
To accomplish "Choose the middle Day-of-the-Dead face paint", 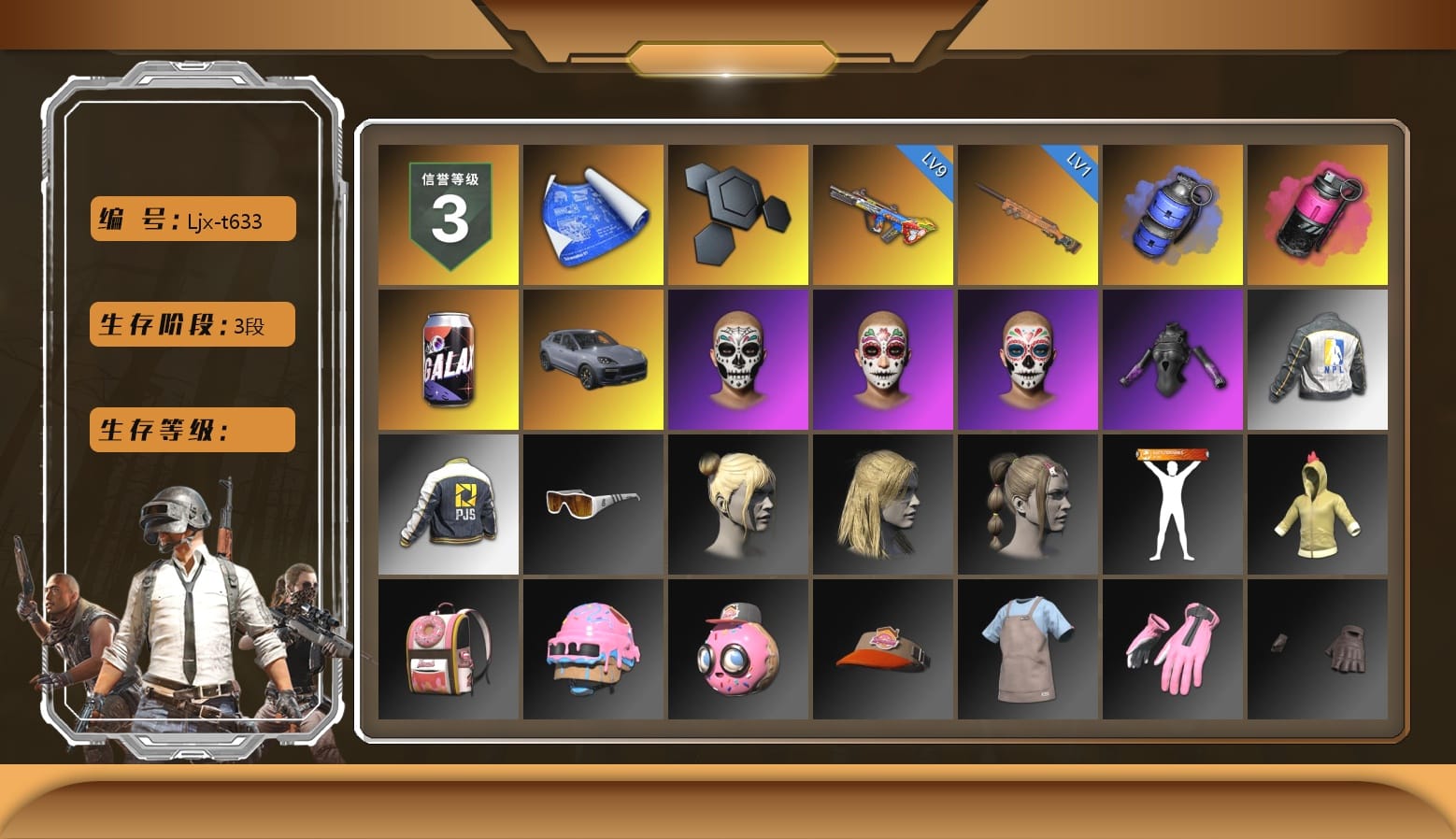I will 883,360.
